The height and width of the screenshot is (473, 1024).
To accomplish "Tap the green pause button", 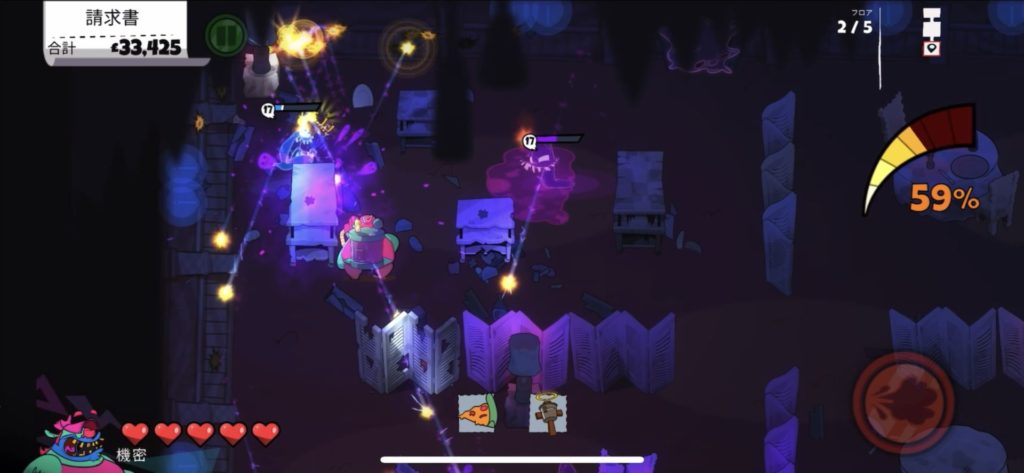I will 225,34.
